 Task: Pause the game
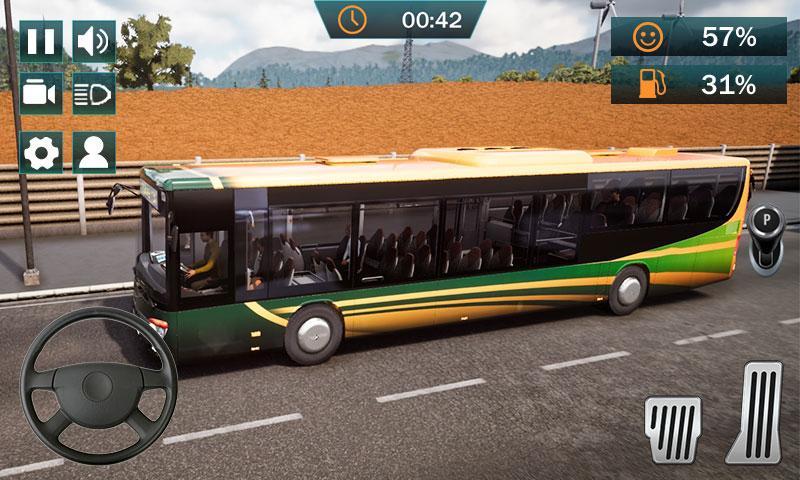(41, 41)
